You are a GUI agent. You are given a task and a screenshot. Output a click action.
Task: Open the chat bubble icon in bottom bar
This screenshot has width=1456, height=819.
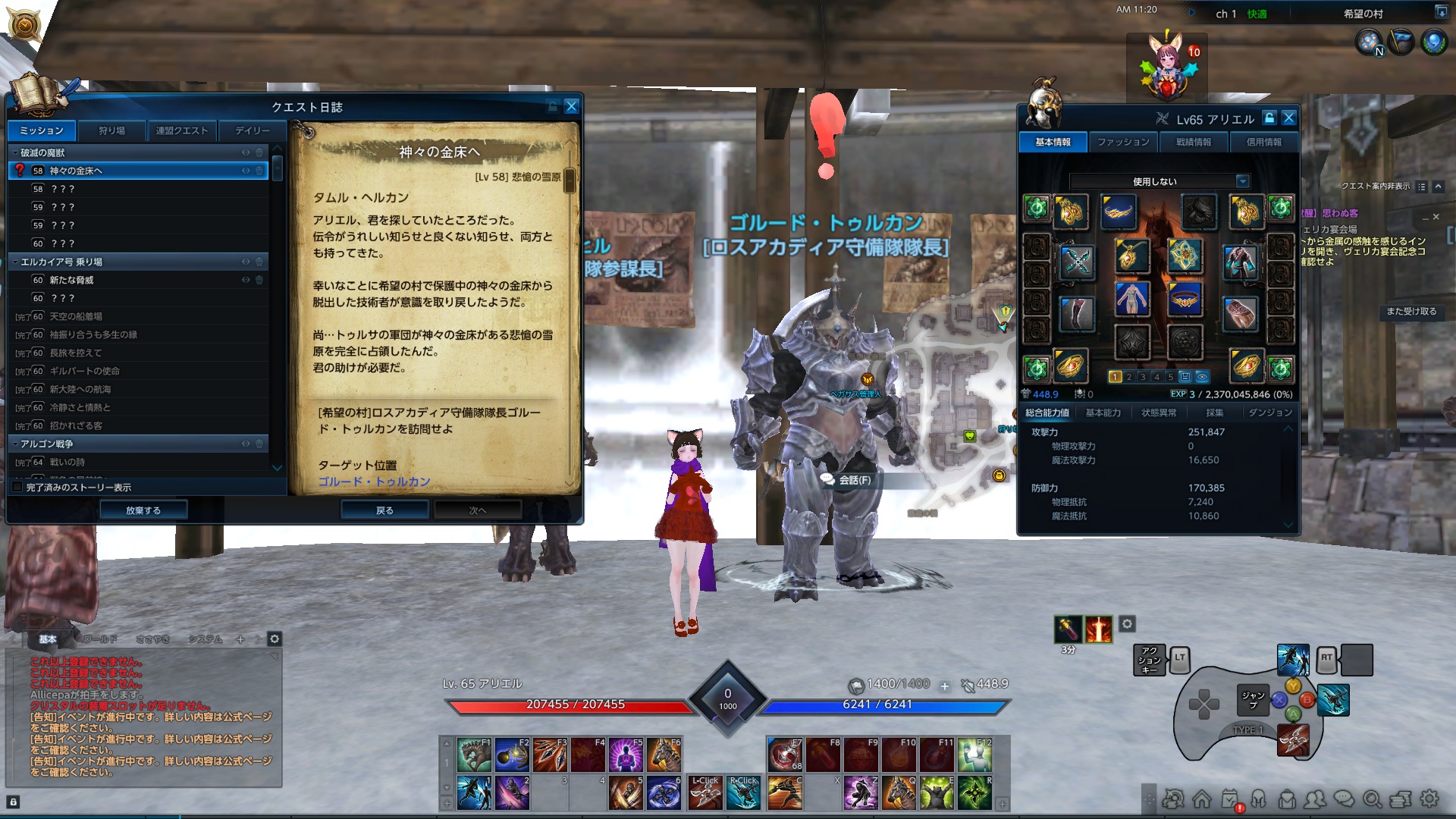[1343, 799]
